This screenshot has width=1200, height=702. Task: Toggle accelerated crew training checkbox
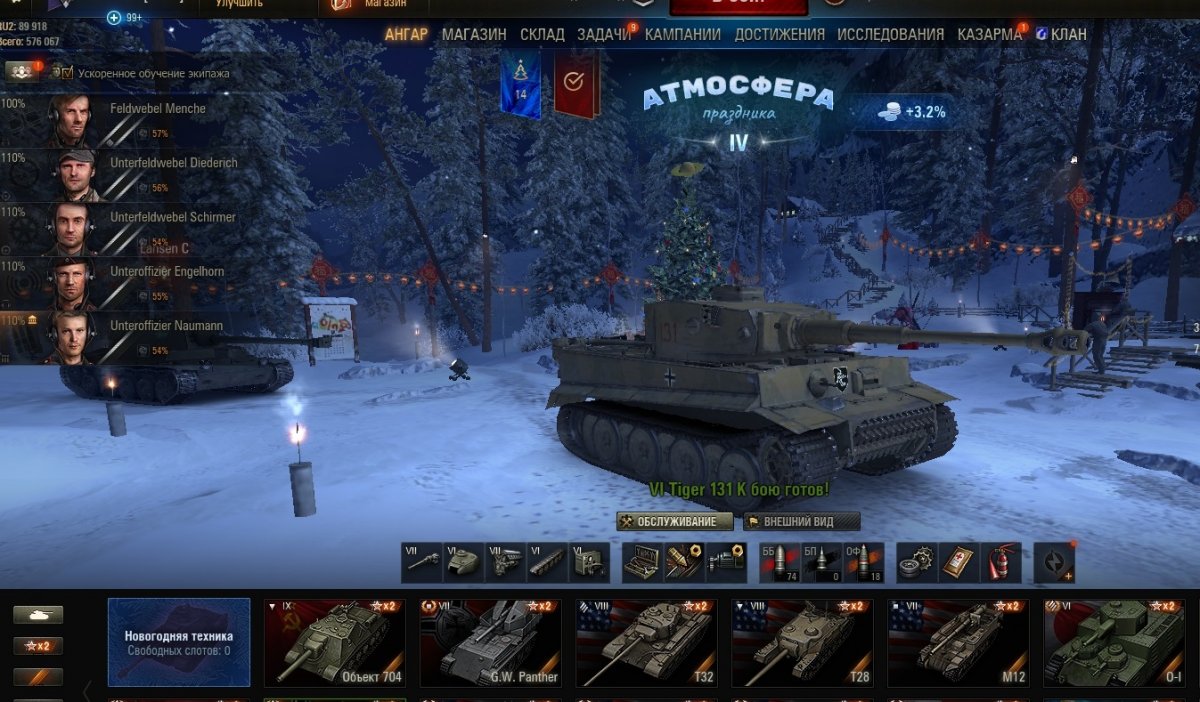click(x=67, y=73)
